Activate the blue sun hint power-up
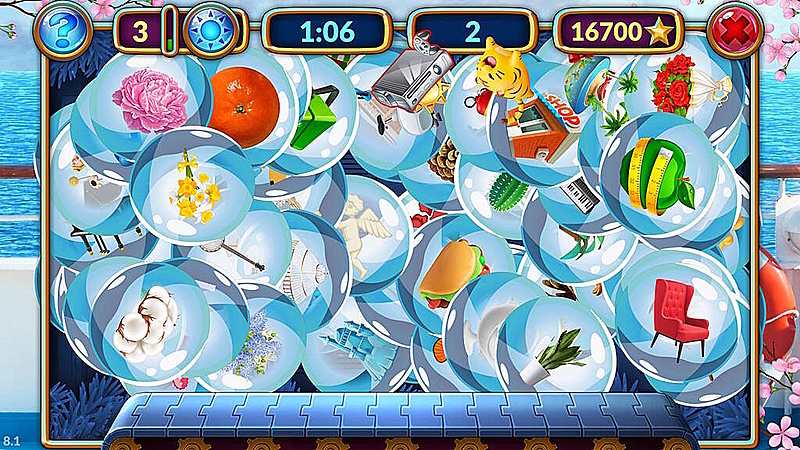Image resolution: width=800 pixels, height=450 pixels. pos(212,31)
